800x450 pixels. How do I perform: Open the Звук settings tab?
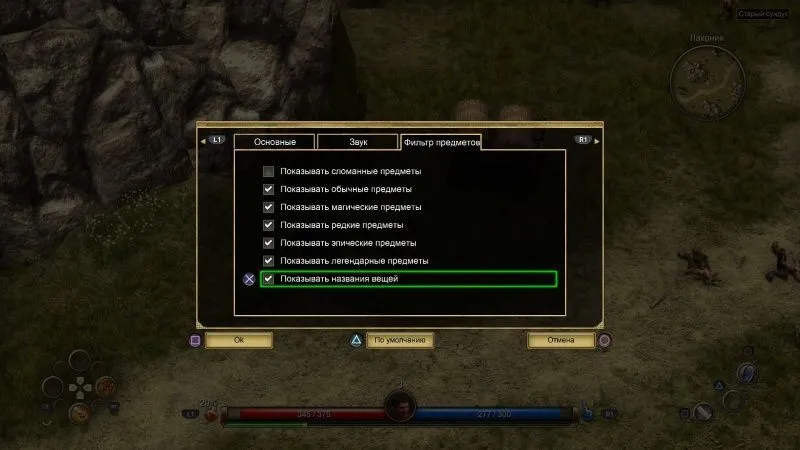tap(358, 143)
